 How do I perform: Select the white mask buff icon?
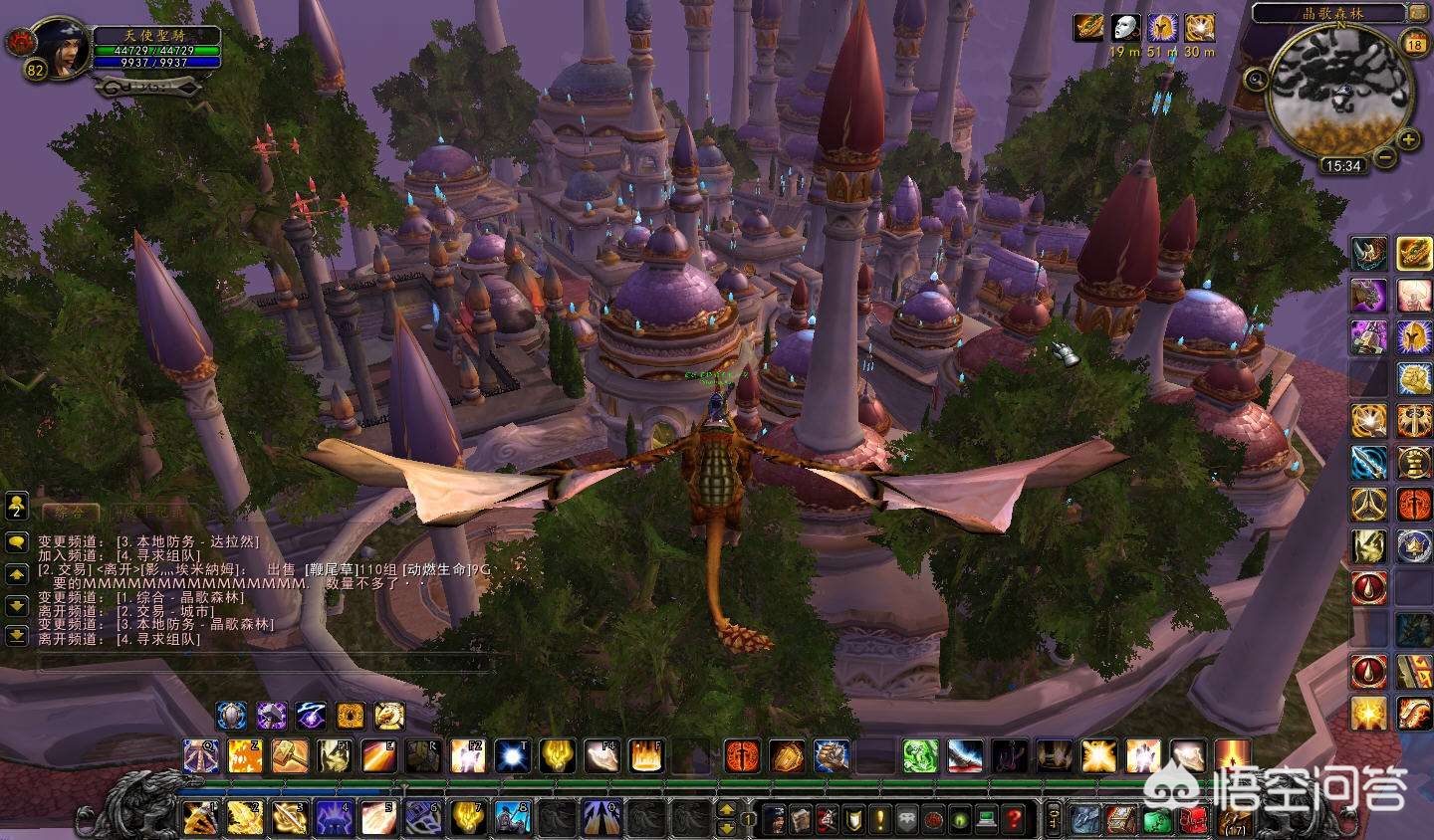[x=1125, y=27]
